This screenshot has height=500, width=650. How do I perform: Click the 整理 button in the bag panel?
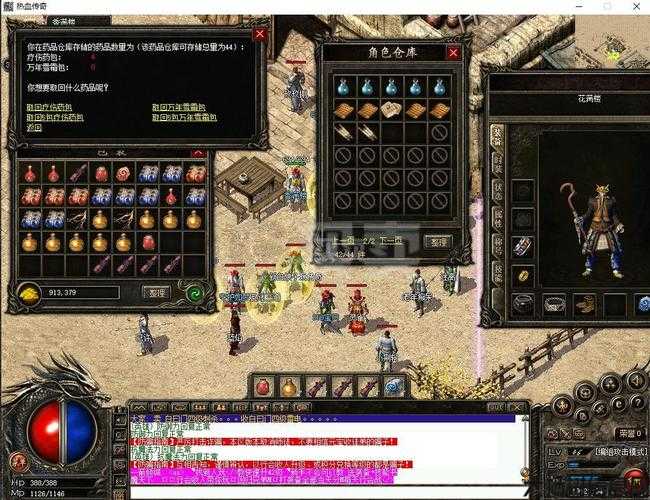[x=155, y=292]
